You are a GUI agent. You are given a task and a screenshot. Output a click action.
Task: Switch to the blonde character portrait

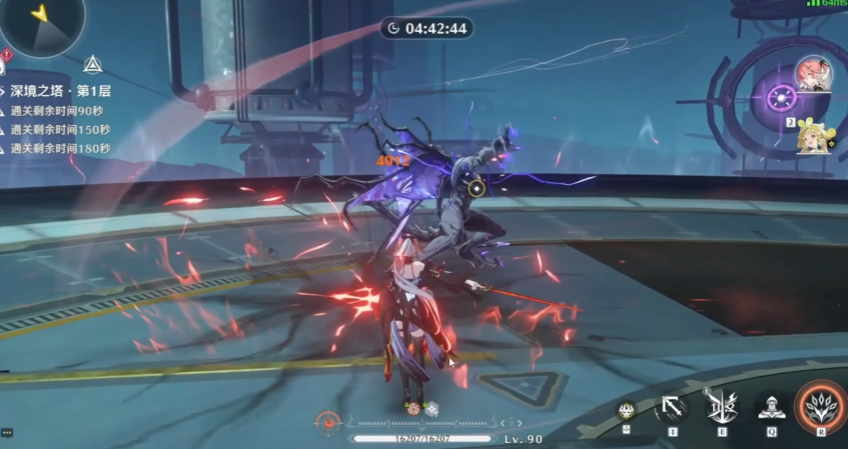812,136
